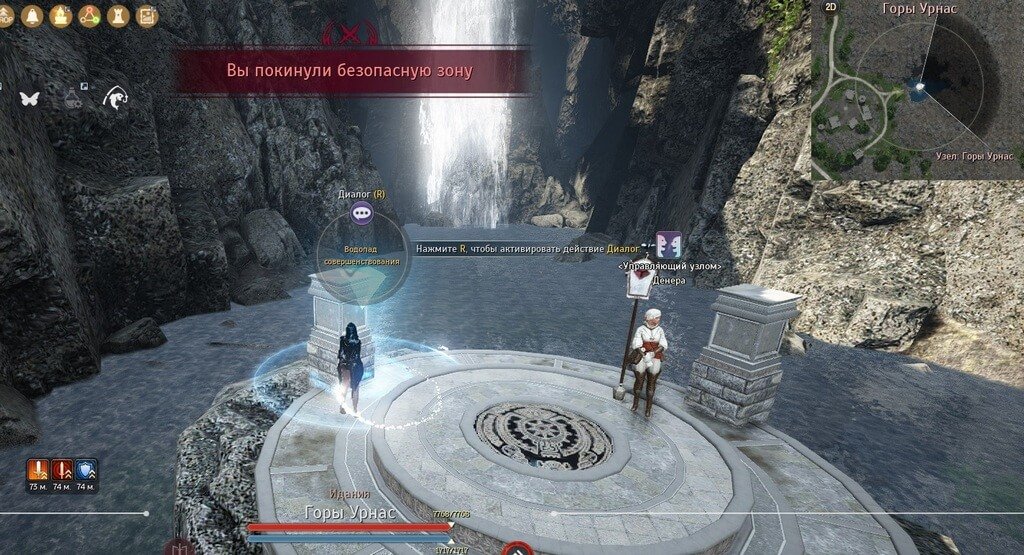
Task: Check the blue shield buff icon
Action: [x=85, y=470]
